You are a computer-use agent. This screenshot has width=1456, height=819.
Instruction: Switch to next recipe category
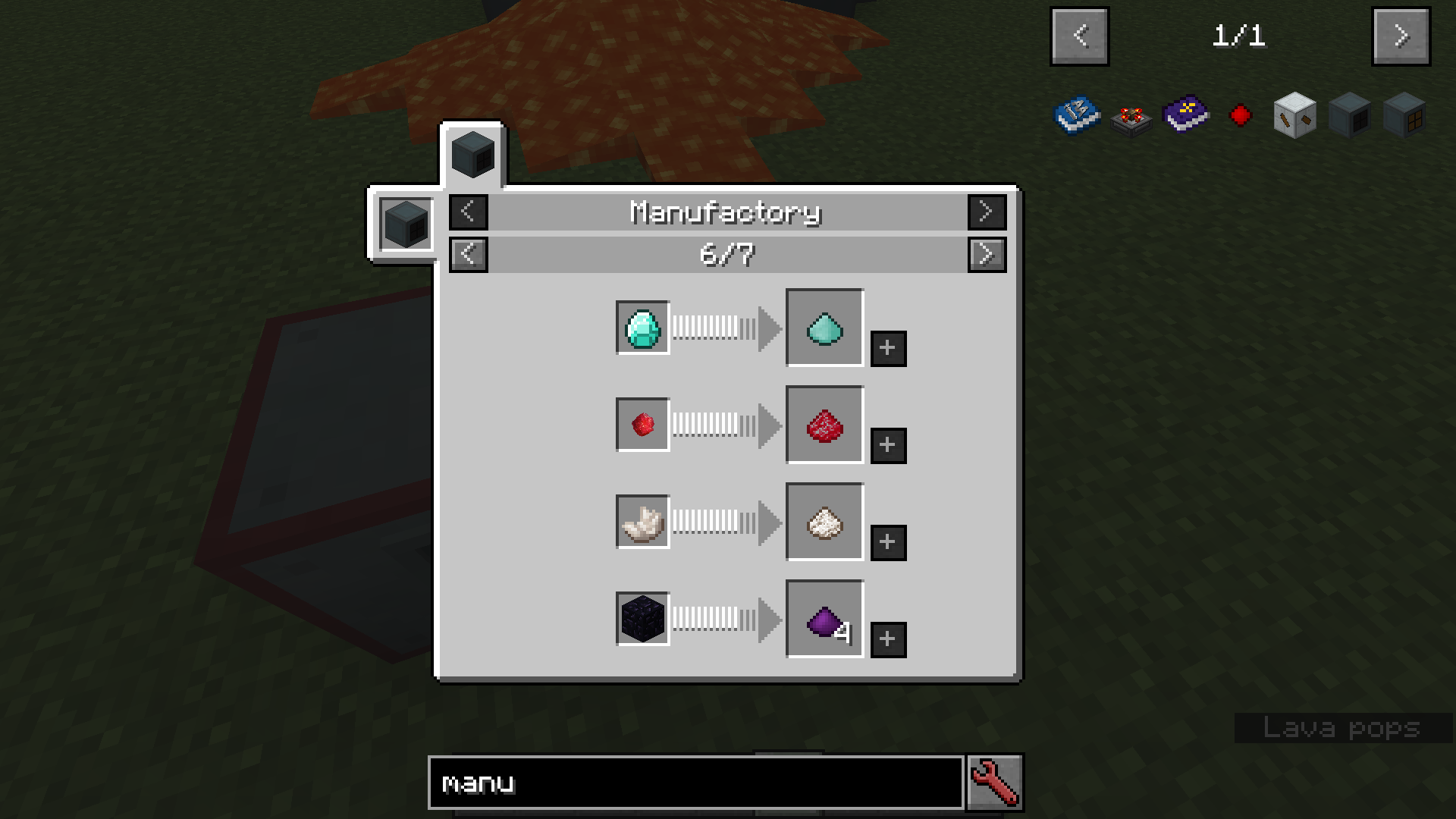tap(987, 212)
